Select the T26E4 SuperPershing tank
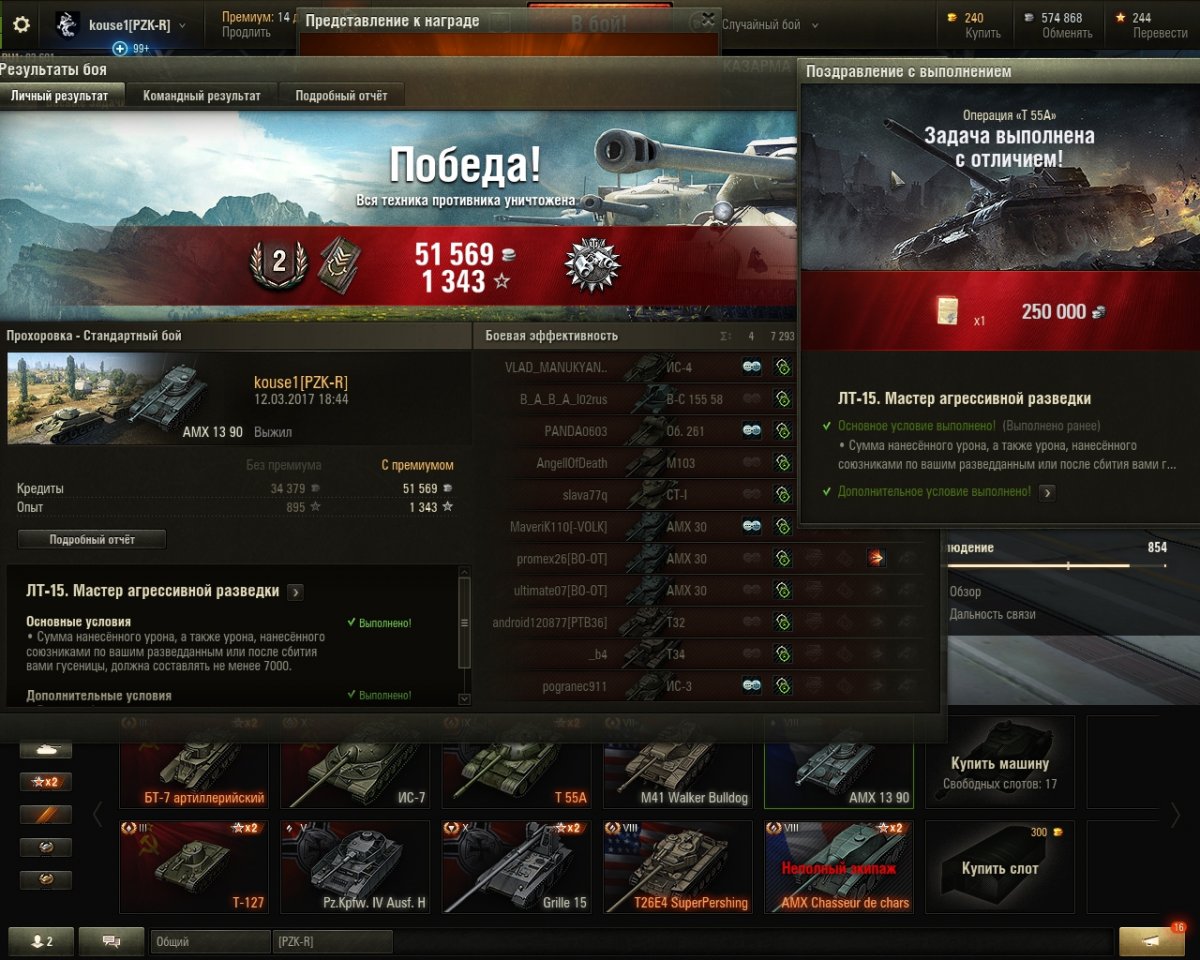 680,868
